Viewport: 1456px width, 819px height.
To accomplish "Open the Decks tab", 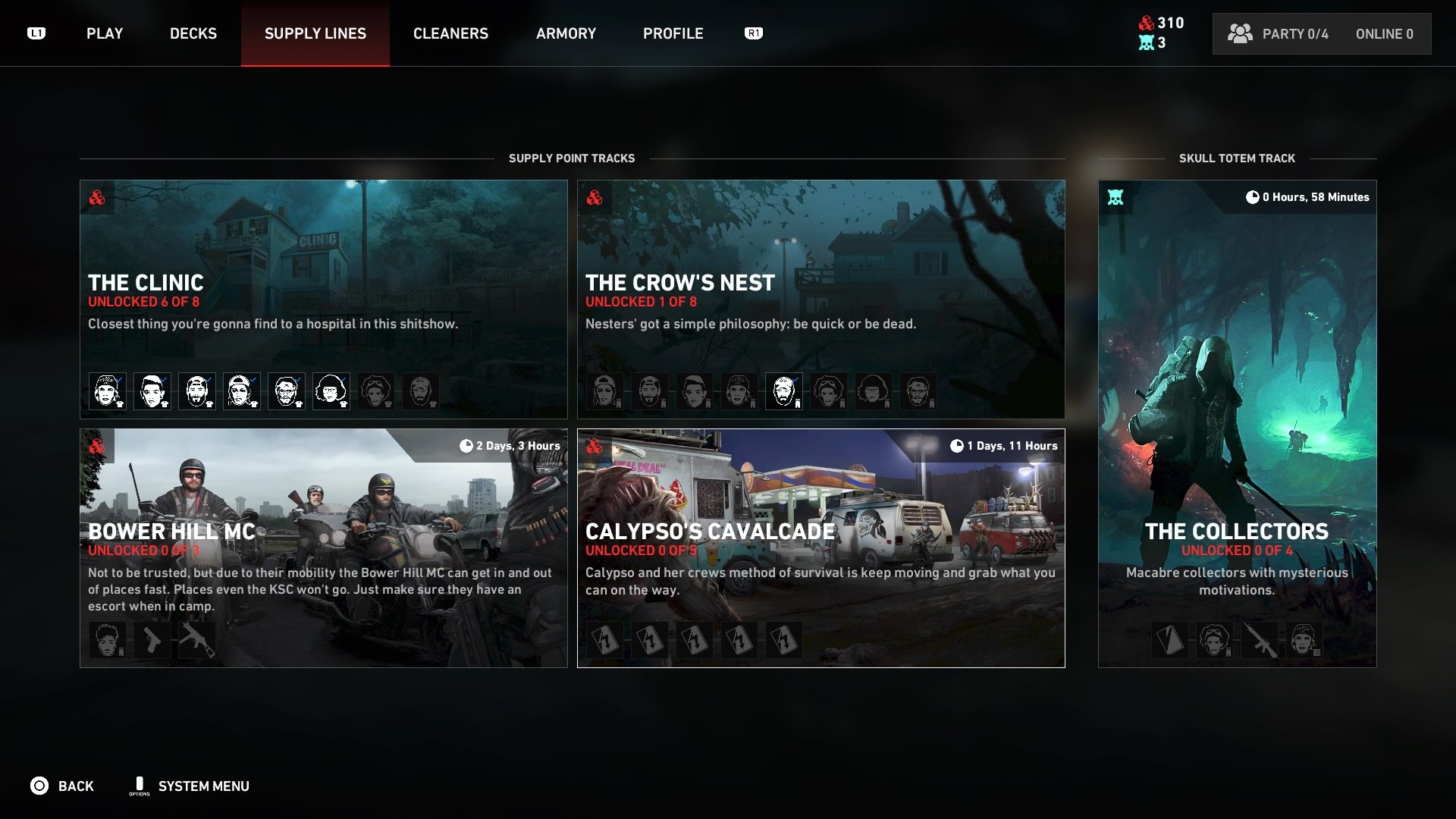I will 193,33.
